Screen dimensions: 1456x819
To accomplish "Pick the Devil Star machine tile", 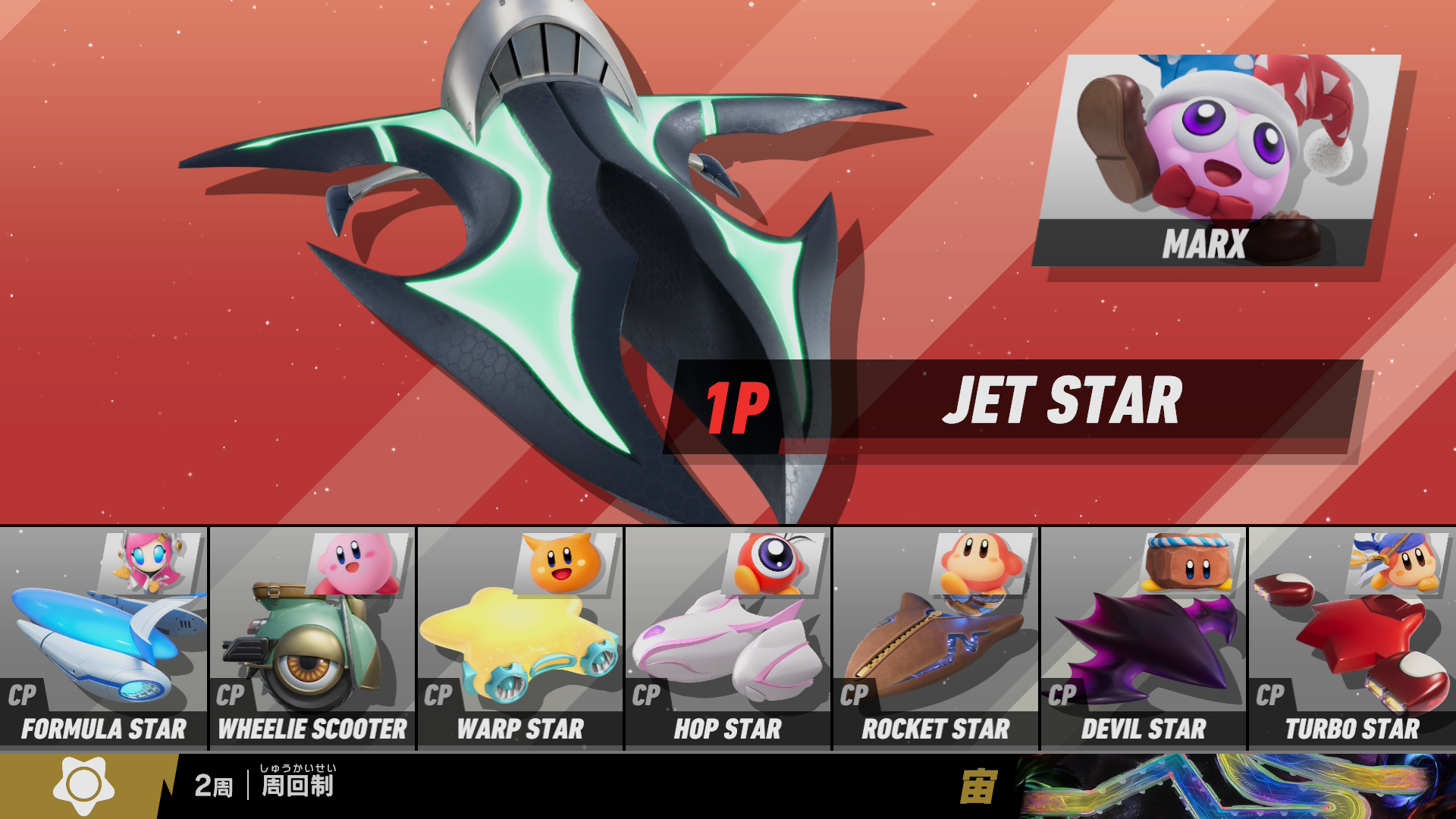I will click(1144, 639).
